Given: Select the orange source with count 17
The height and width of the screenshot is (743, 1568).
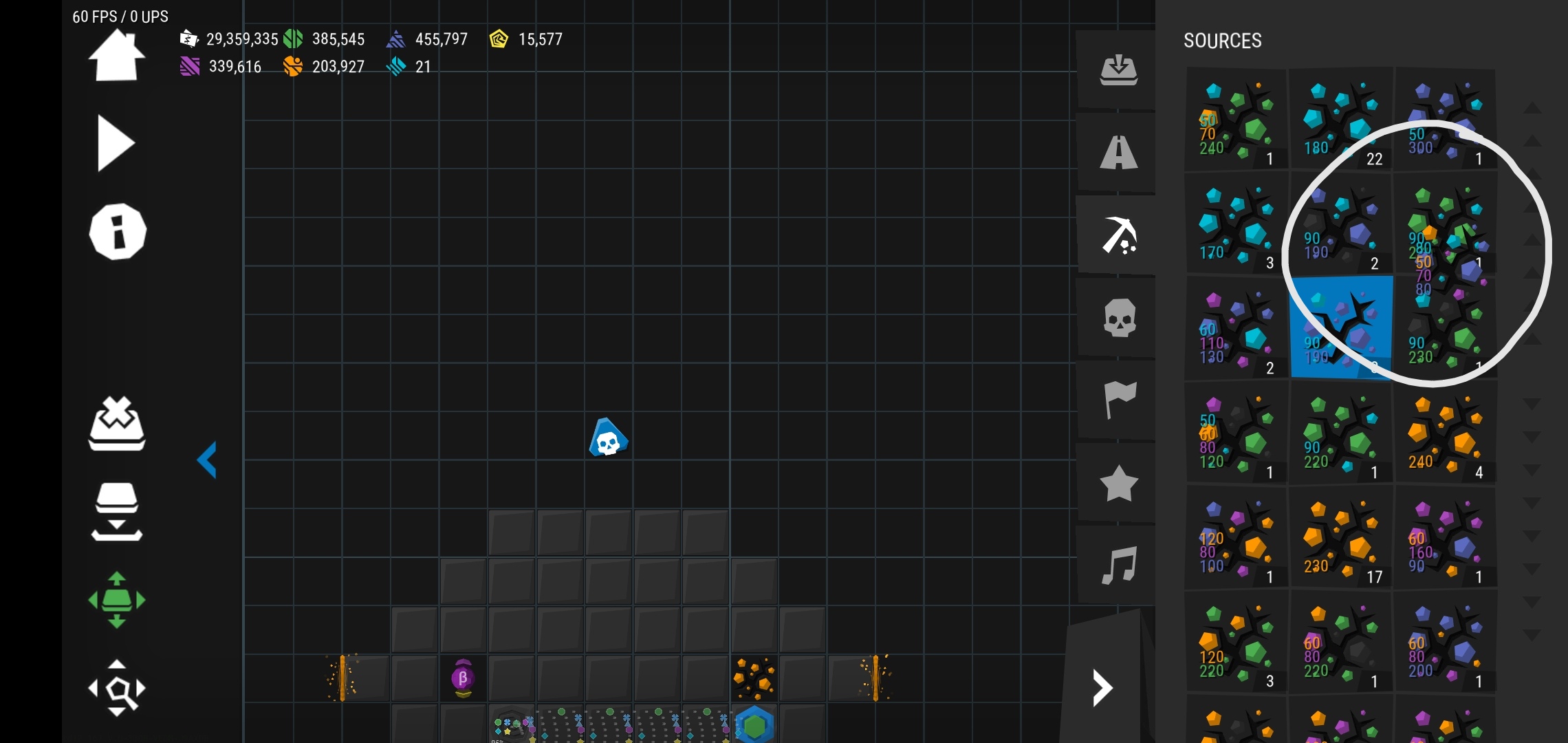Looking at the screenshot, I should tap(1340, 538).
